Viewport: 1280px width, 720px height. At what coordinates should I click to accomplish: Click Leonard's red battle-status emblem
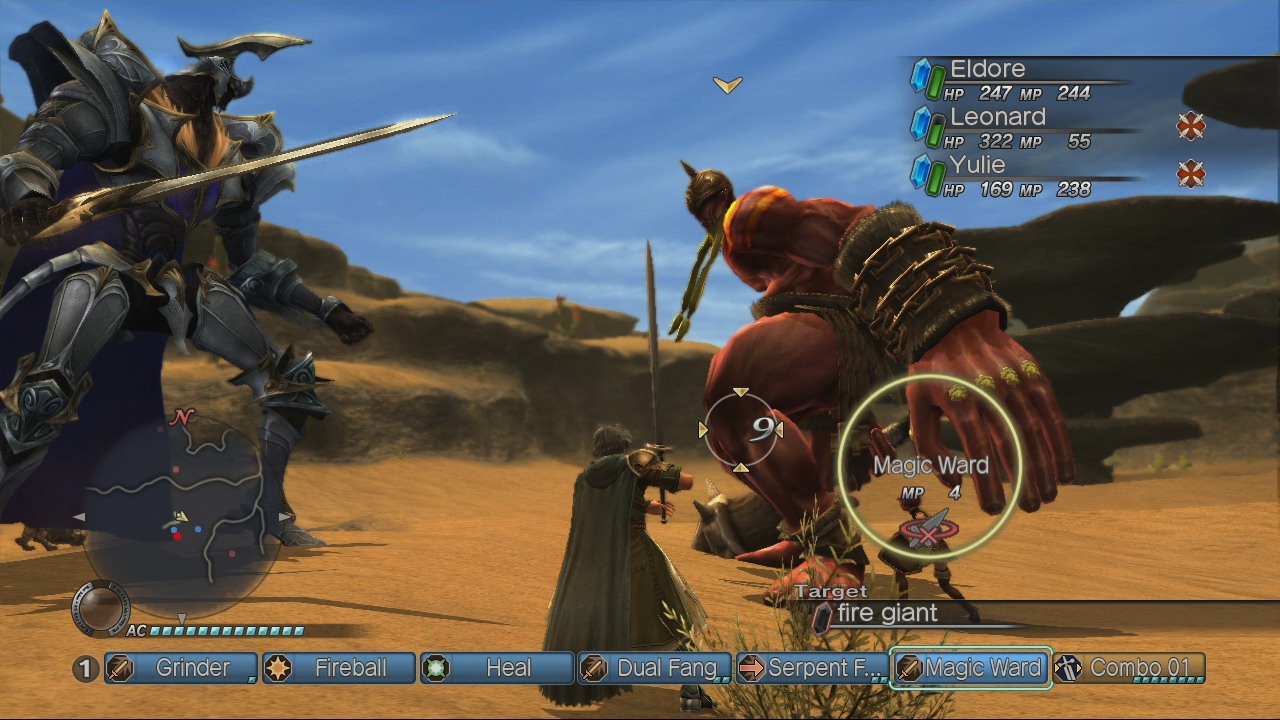click(1191, 127)
